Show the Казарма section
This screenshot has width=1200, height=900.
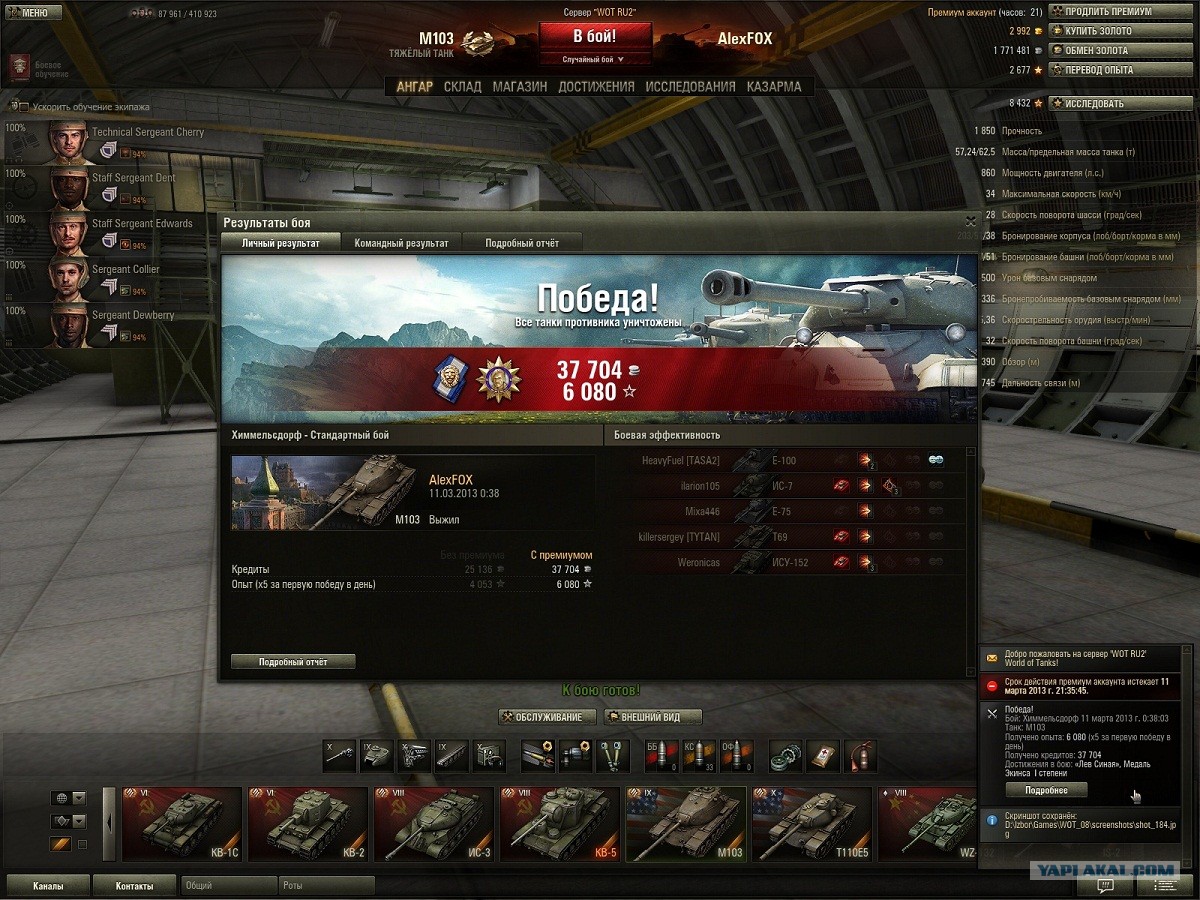(x=774, y=87)
